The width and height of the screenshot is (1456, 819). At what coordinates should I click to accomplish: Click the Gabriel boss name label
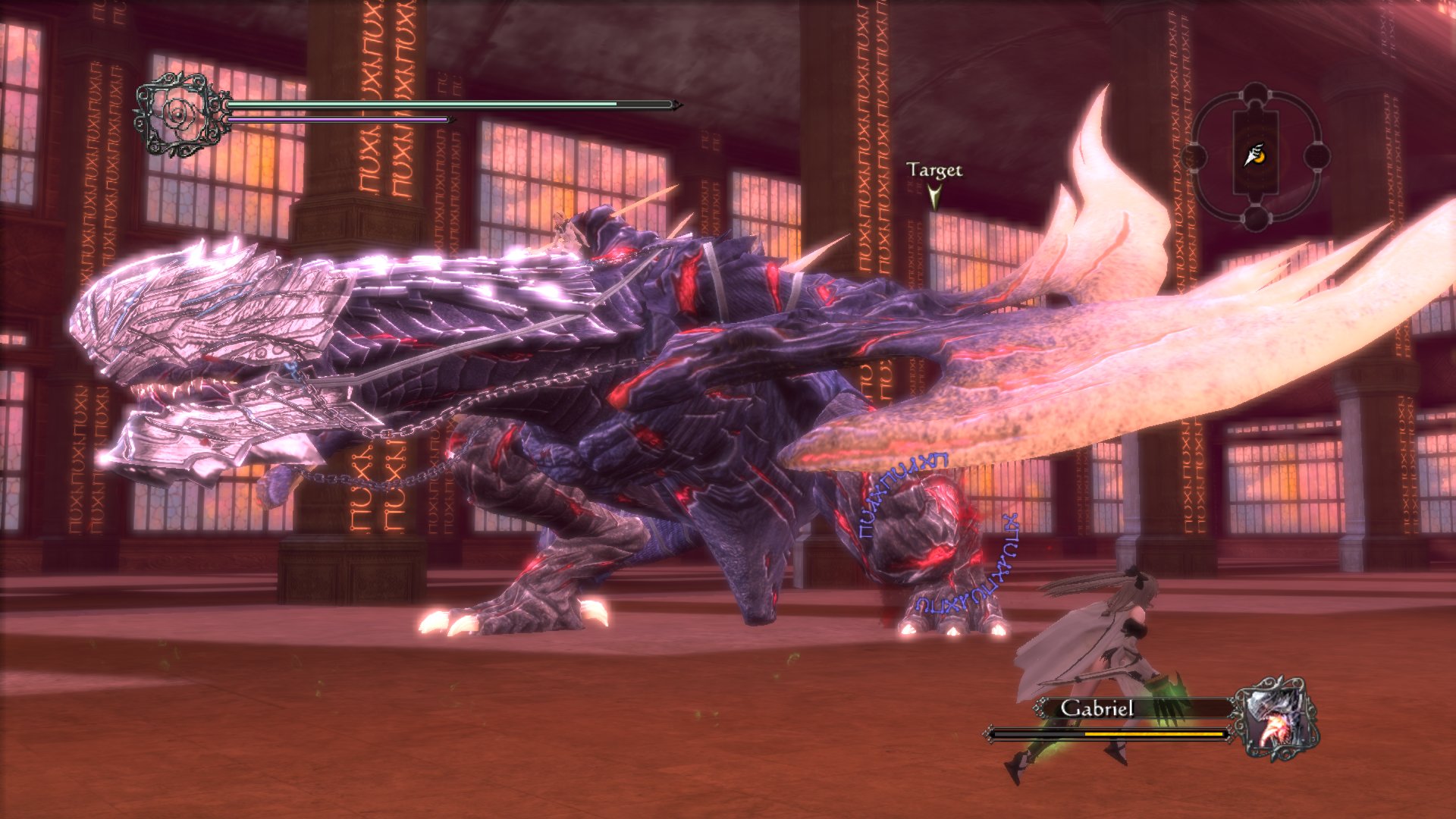pos(1097,708)
